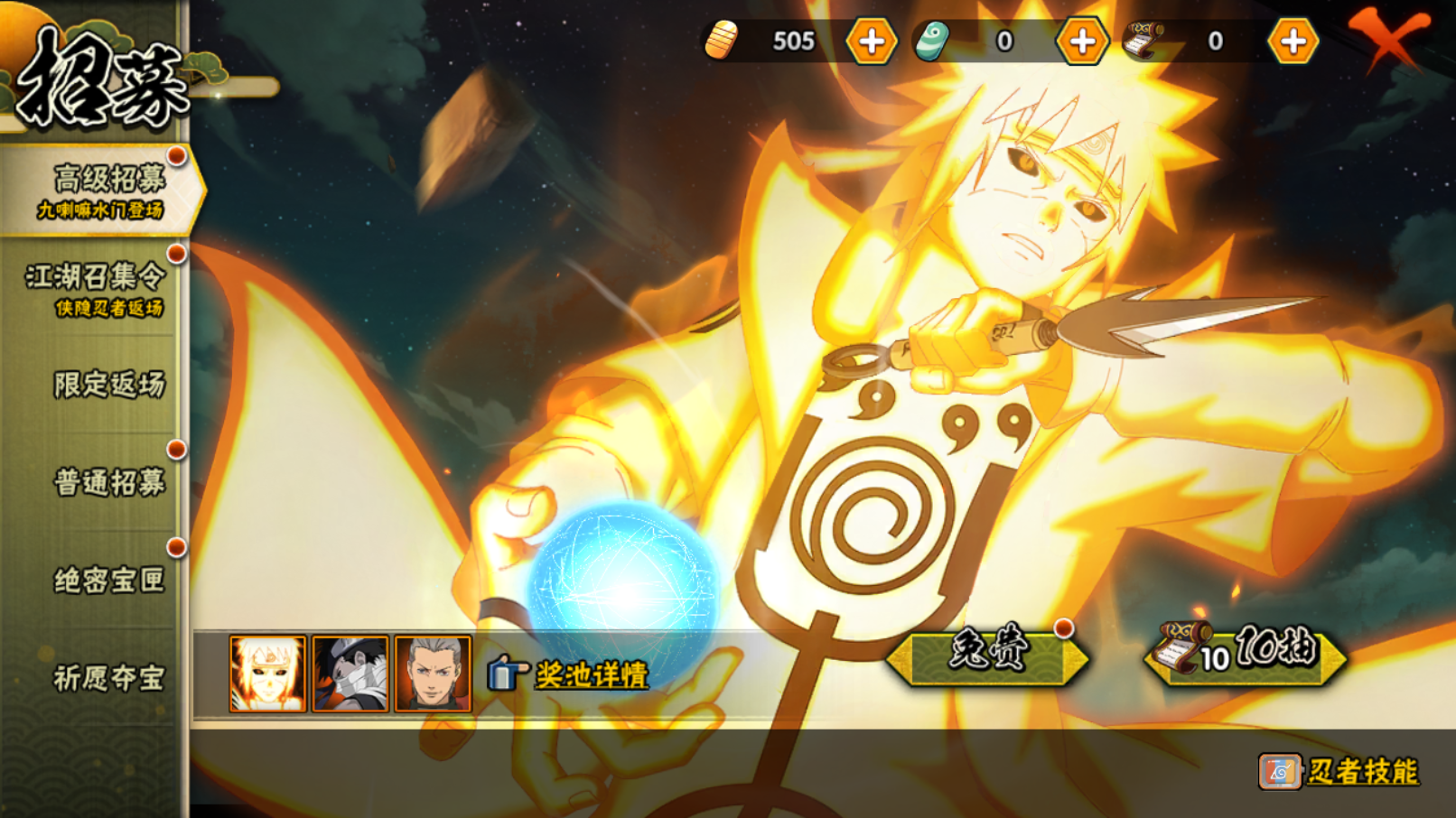Select the 限定返场 tab
This screenshot has height=818, width=1456.
click(108, 385)
